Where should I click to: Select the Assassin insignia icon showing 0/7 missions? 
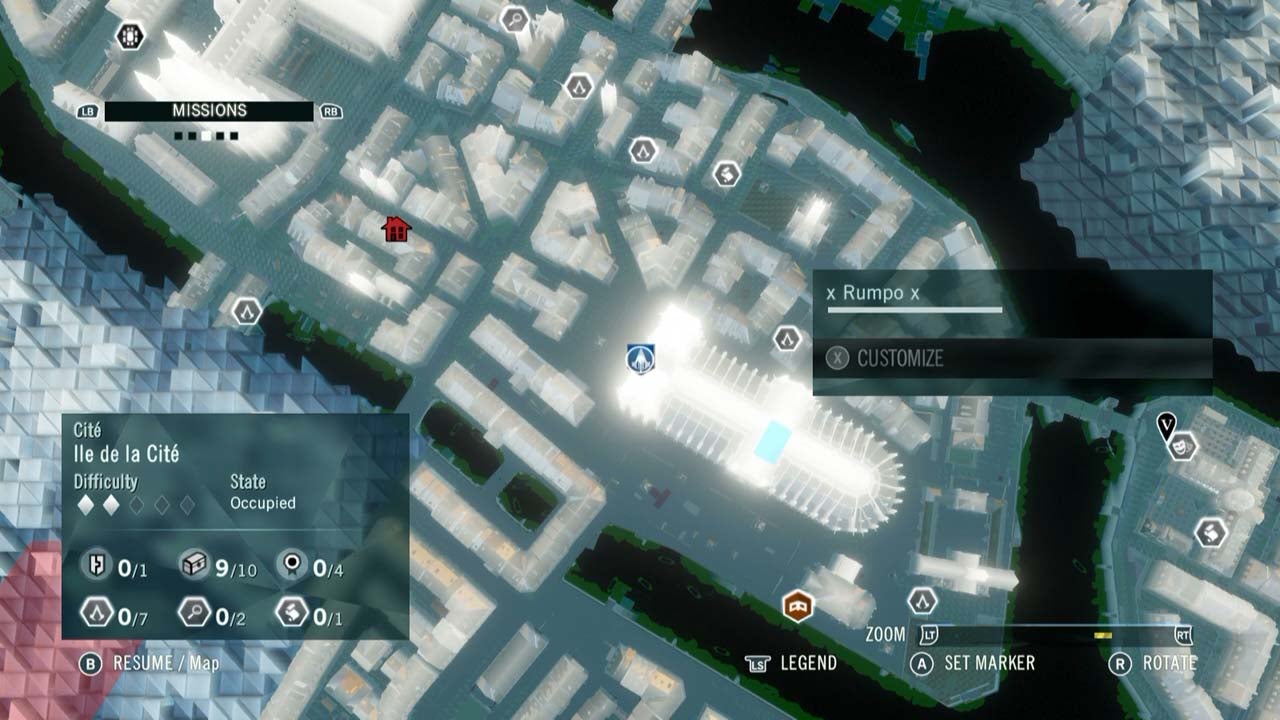(95, 613)
